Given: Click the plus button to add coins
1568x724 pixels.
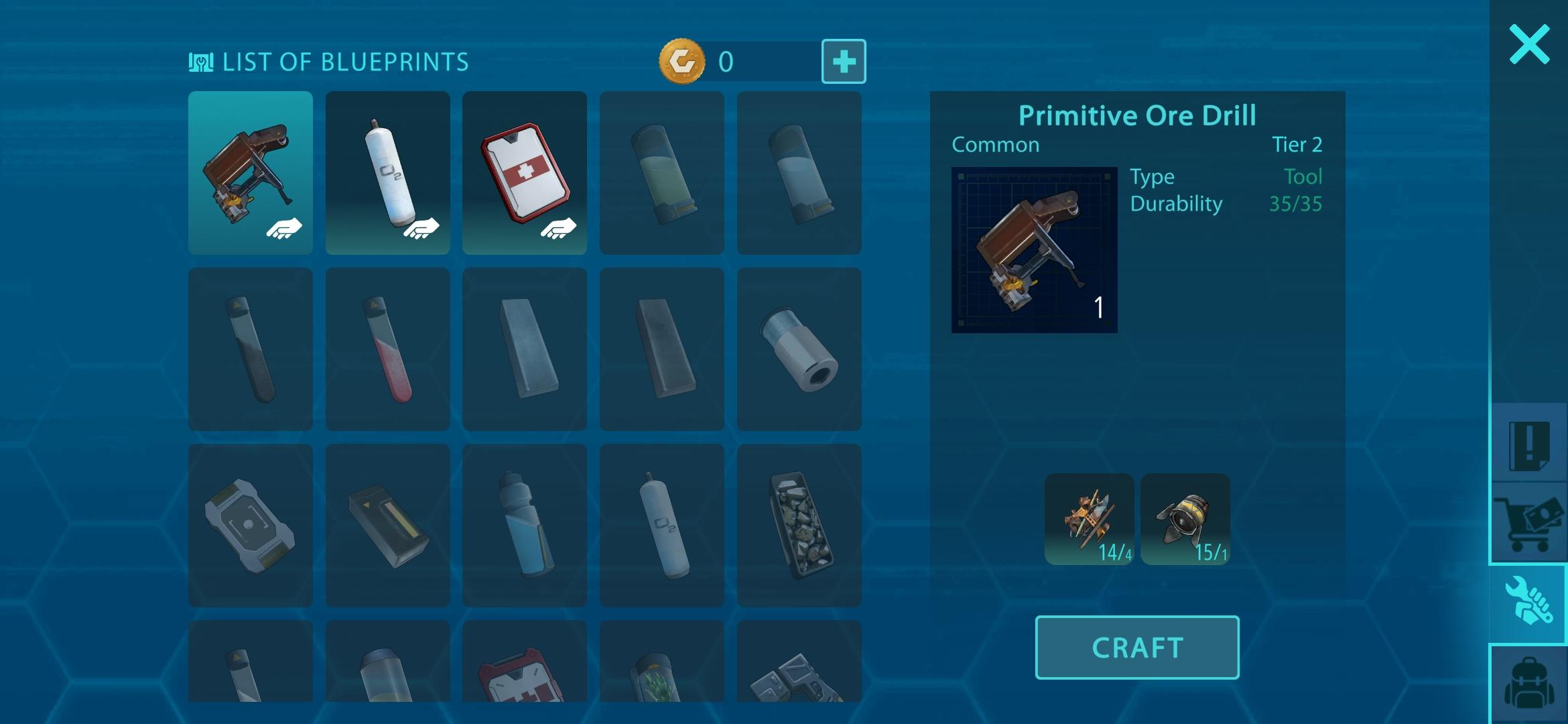Looking at the screenshot, I should 844,62.
